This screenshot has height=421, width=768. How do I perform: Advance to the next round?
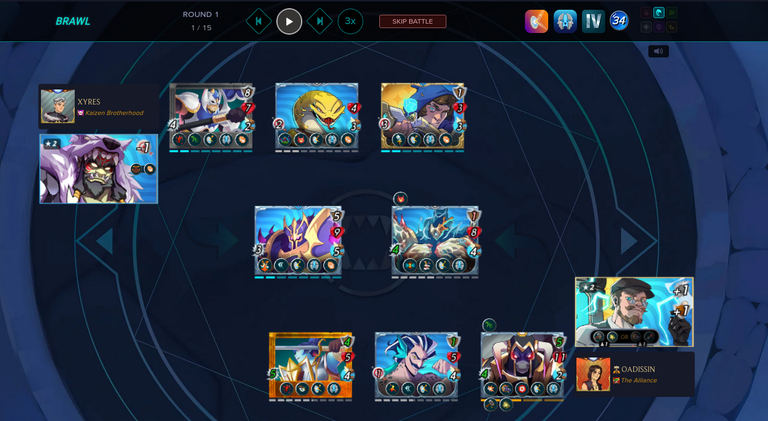[x=319, y=21]
